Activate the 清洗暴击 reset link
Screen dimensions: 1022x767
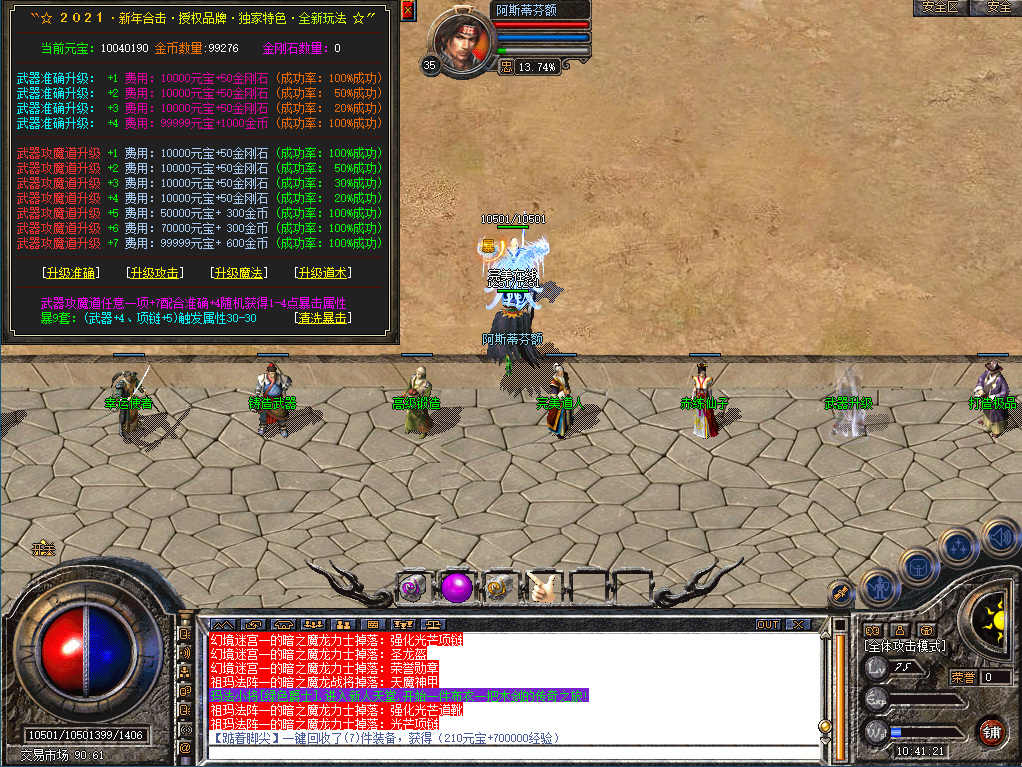(322, 318)
